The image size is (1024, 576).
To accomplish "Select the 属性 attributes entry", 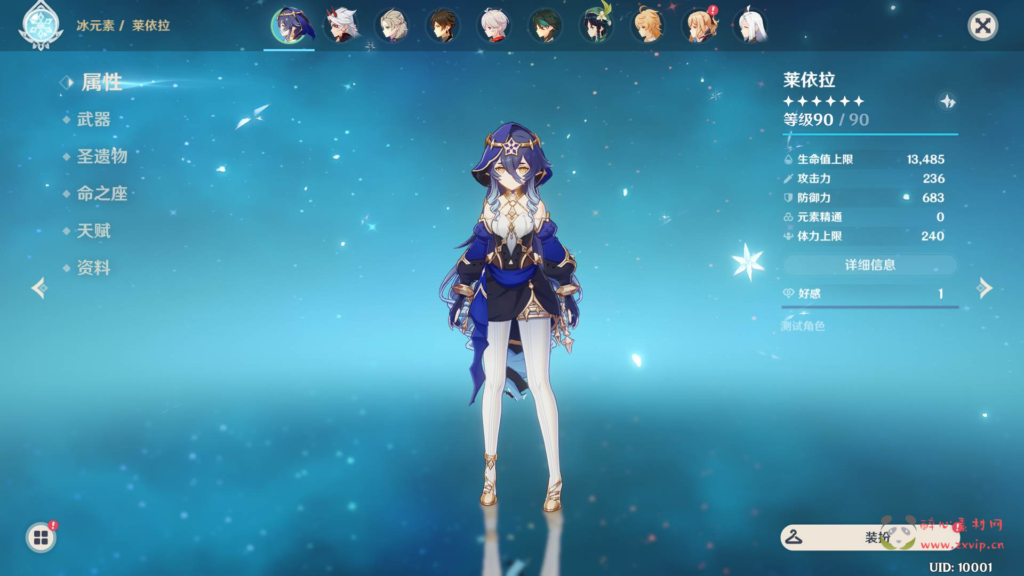I will coord(101,82).
